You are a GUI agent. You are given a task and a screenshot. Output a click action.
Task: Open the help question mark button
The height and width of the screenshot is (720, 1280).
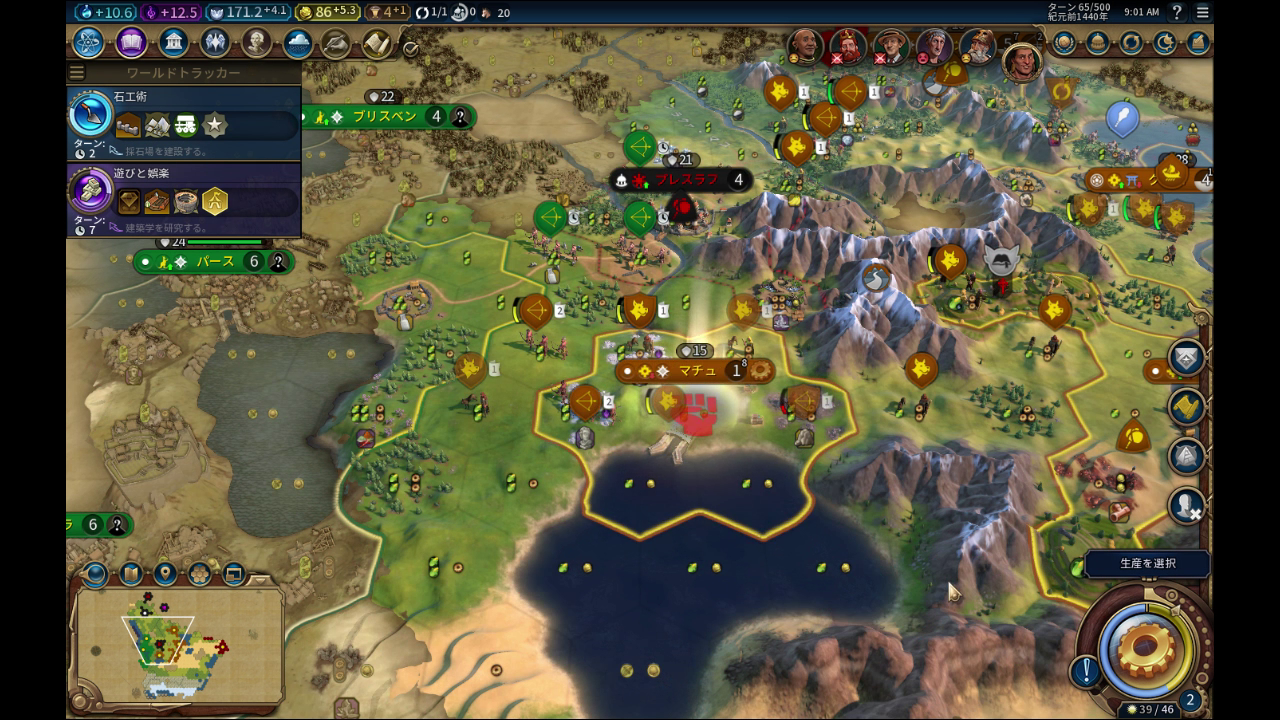tap(1177, 12)
